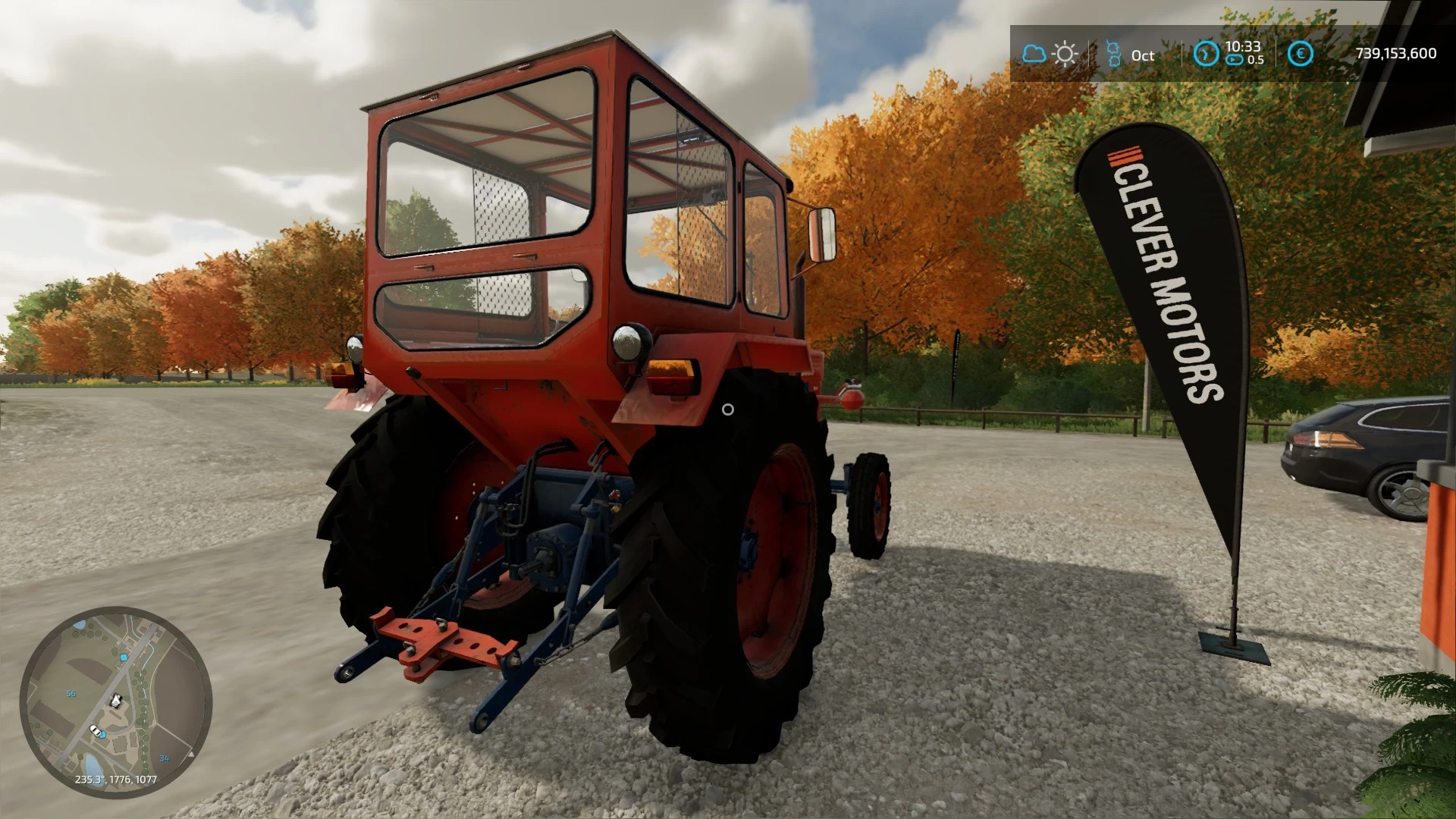Select the coordinates readout under minimap
The height and width of the screenshot is (819, 1456).
click(116, 780)
